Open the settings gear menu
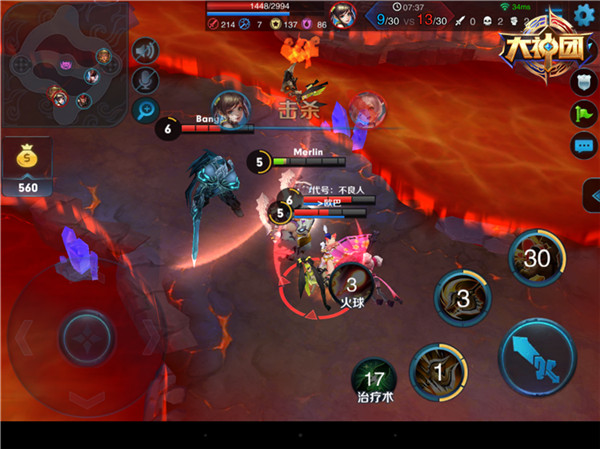Screen dimensions: 600x449 tap(585, 15)
